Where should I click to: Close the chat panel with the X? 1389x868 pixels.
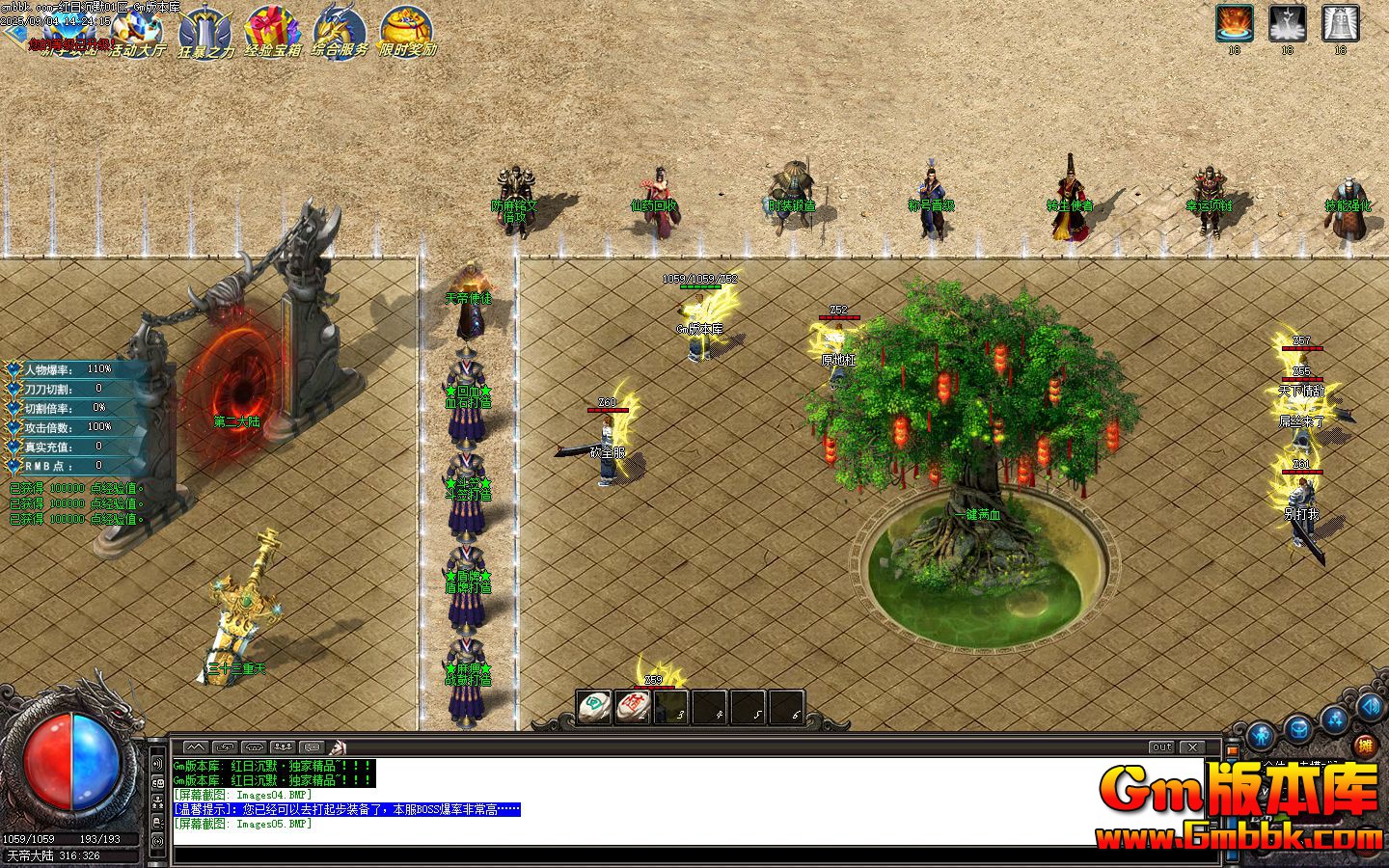click(x=1193, y=747)
